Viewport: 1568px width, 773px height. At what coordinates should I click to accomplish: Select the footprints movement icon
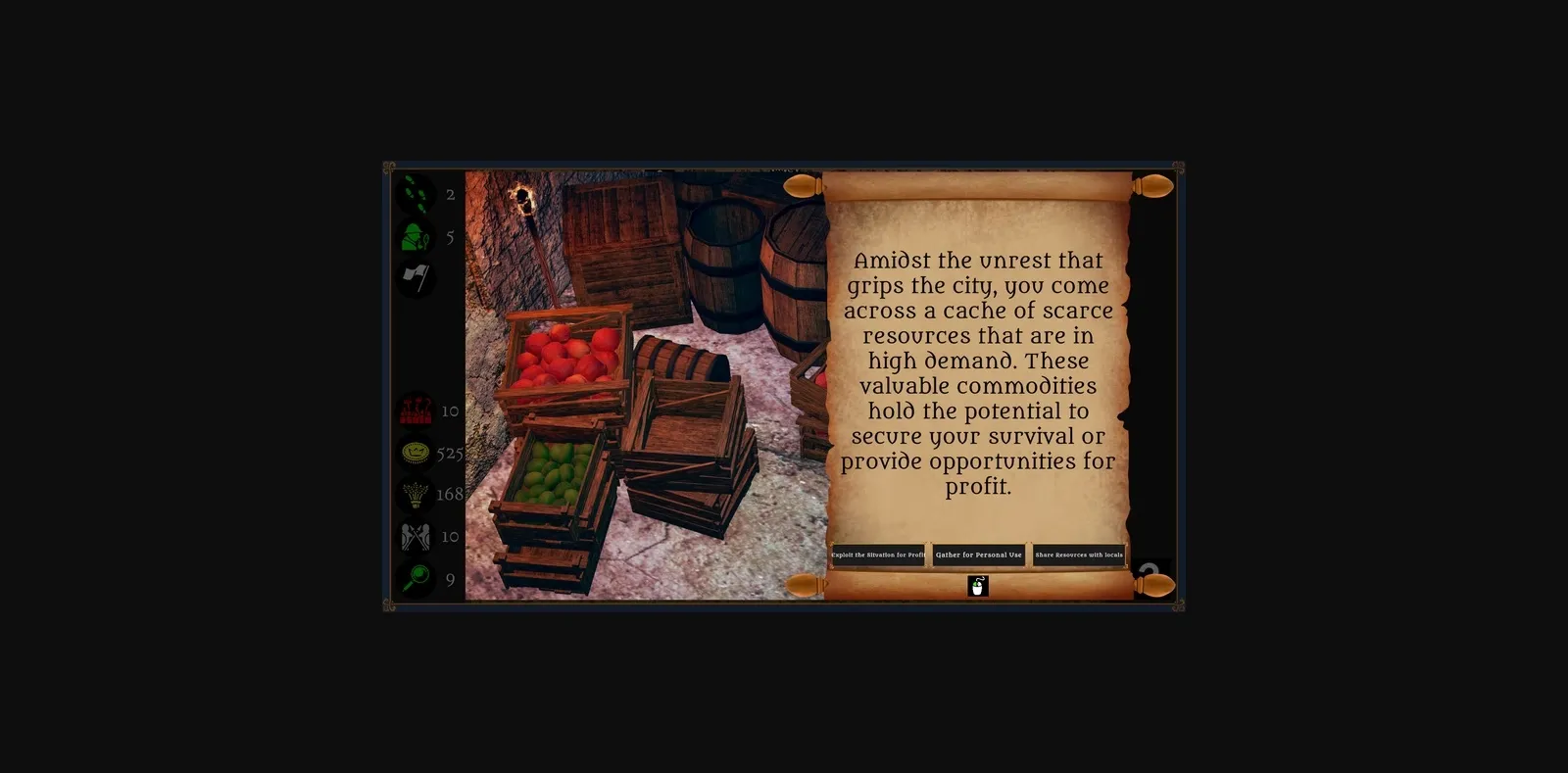click(416, 194)
